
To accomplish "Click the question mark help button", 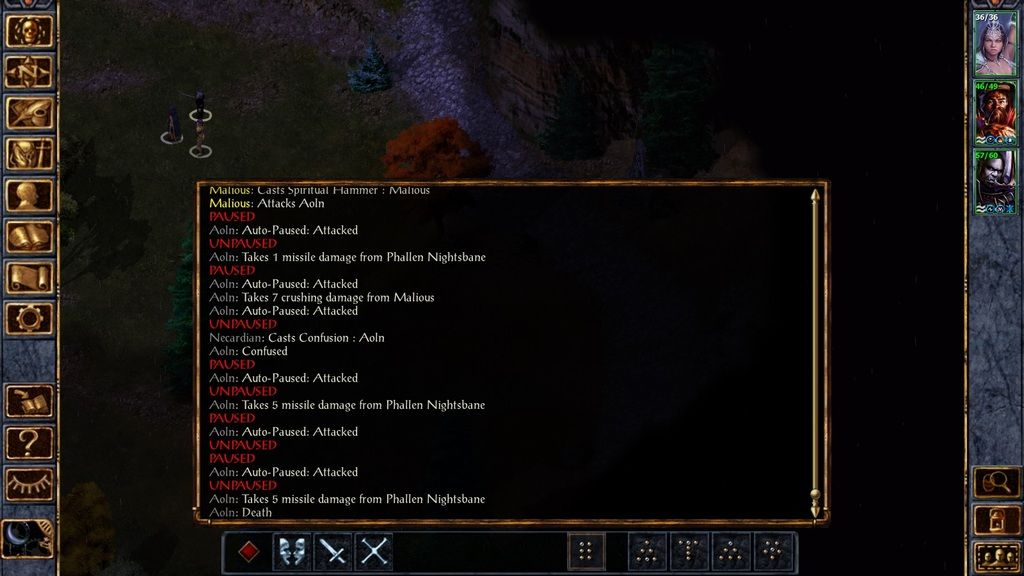I will [x=29, y=442].
